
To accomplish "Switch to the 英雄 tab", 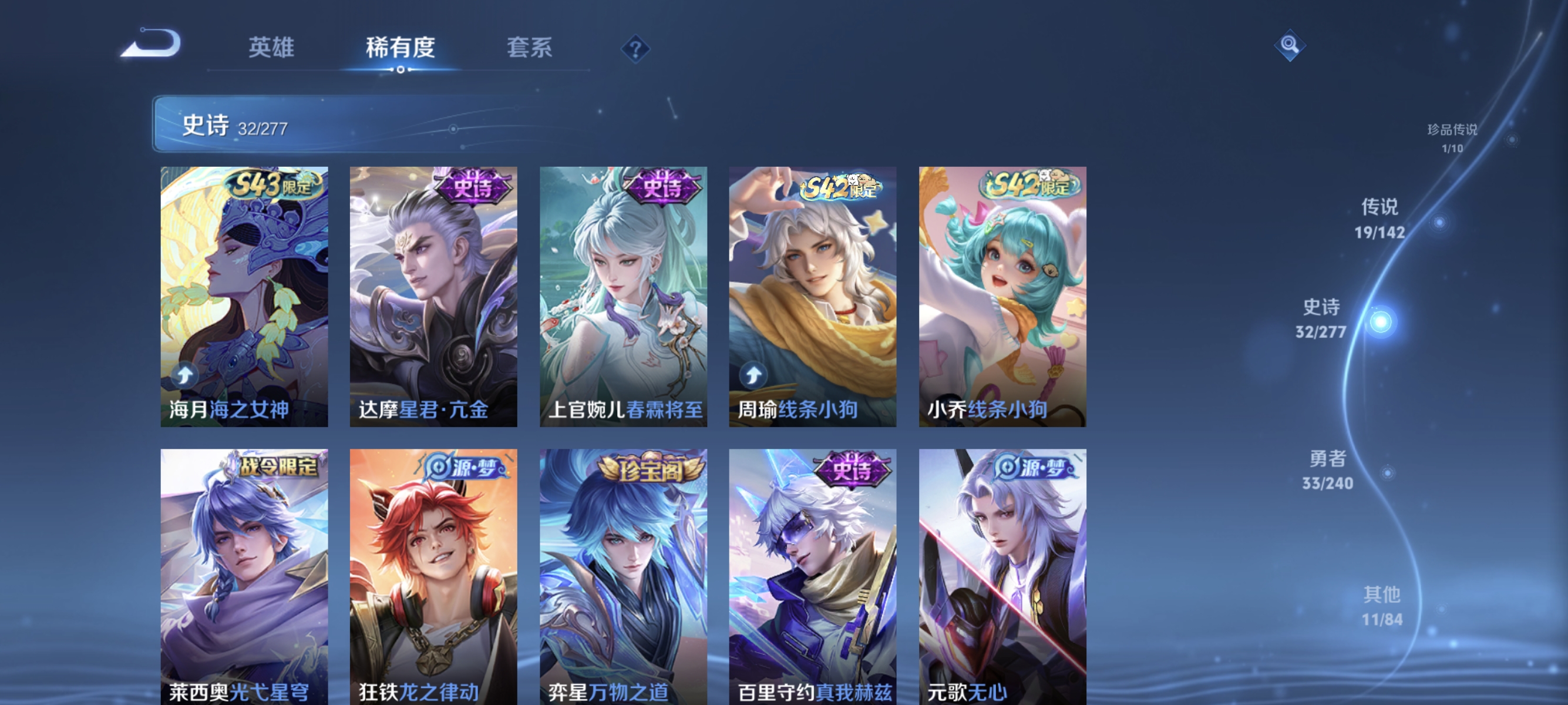I will (x=272, y=48).
